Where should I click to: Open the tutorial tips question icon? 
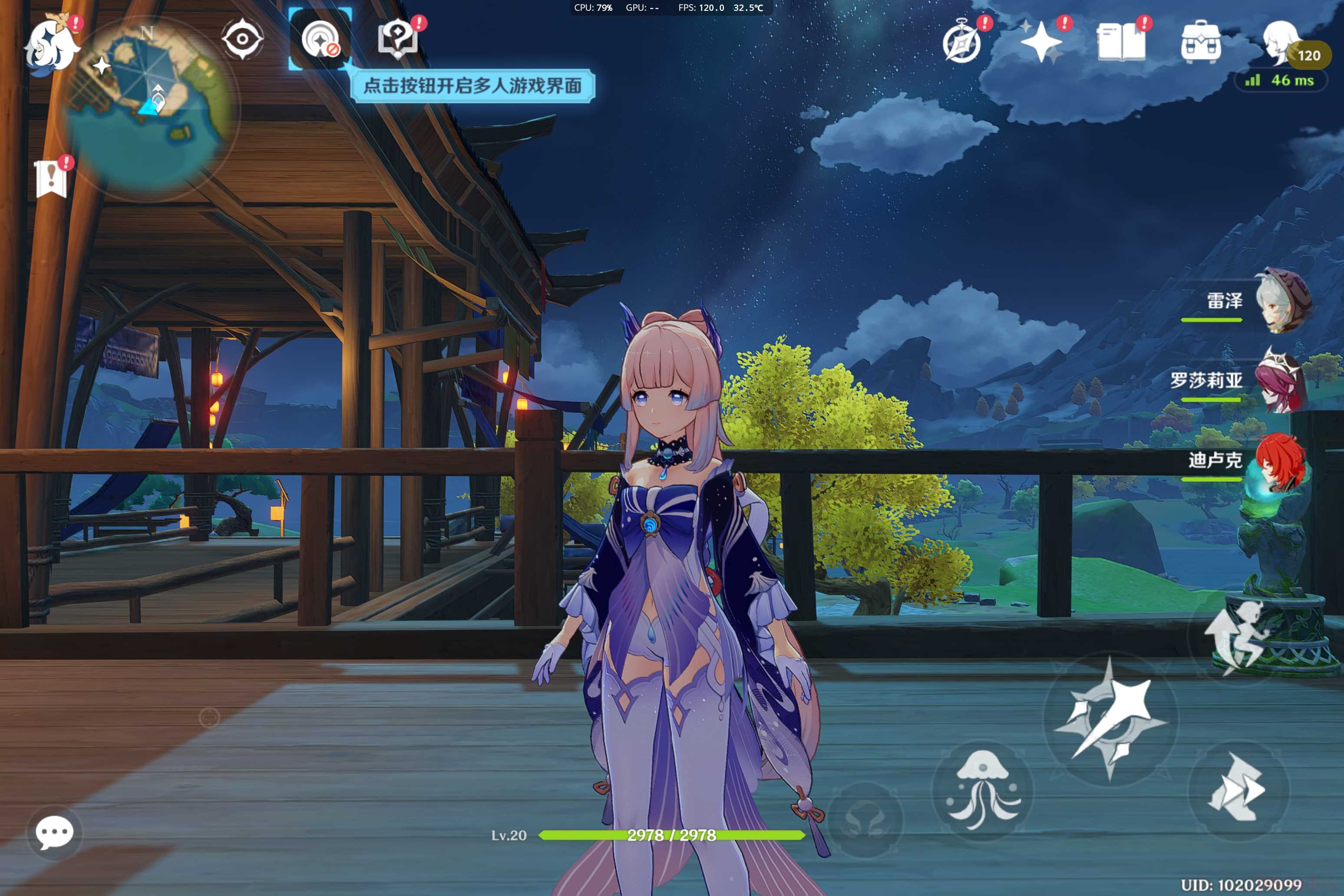click(398, 40)
